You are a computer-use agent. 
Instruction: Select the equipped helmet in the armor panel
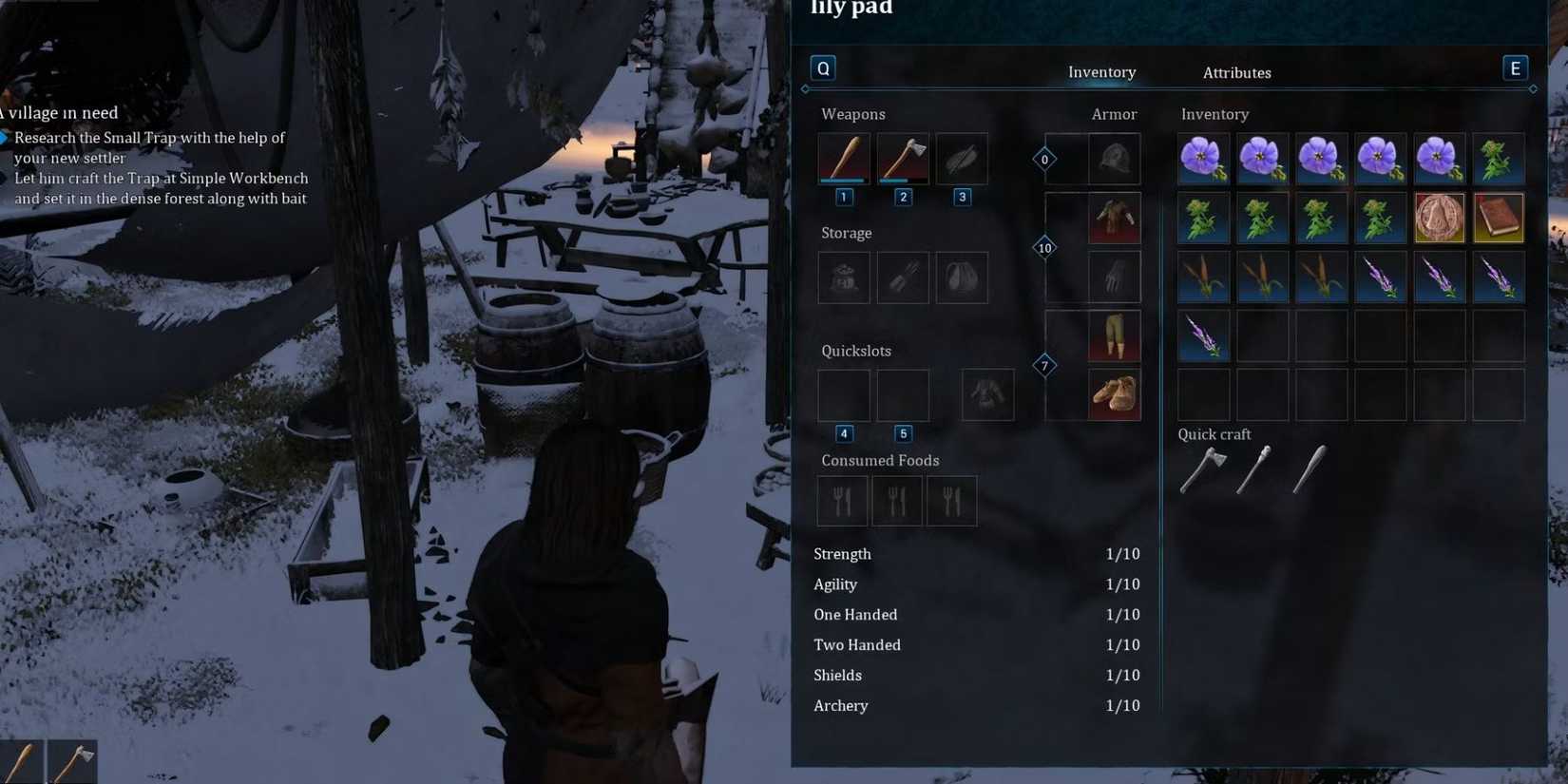pos(1113,159)
